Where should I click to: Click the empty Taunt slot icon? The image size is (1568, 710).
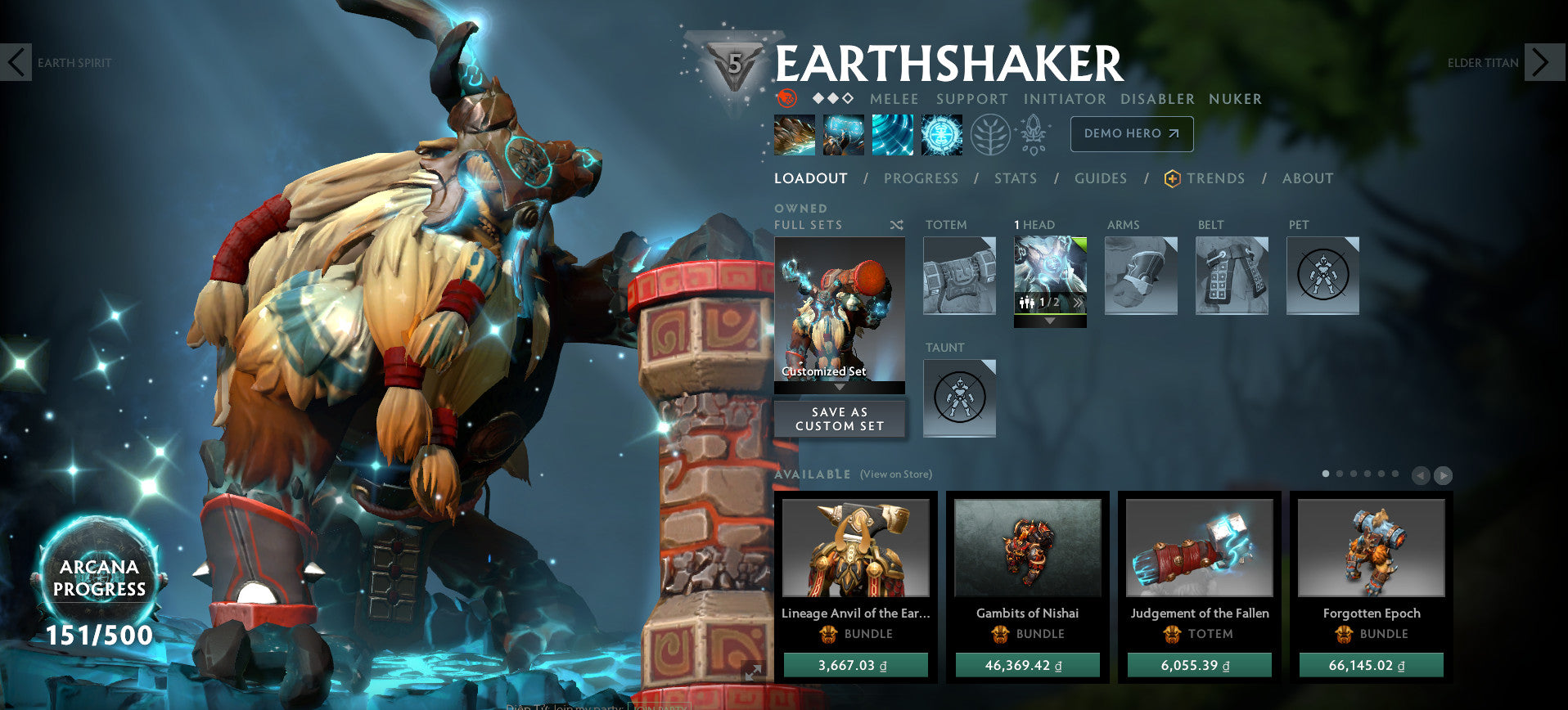[x=958, y=398]
